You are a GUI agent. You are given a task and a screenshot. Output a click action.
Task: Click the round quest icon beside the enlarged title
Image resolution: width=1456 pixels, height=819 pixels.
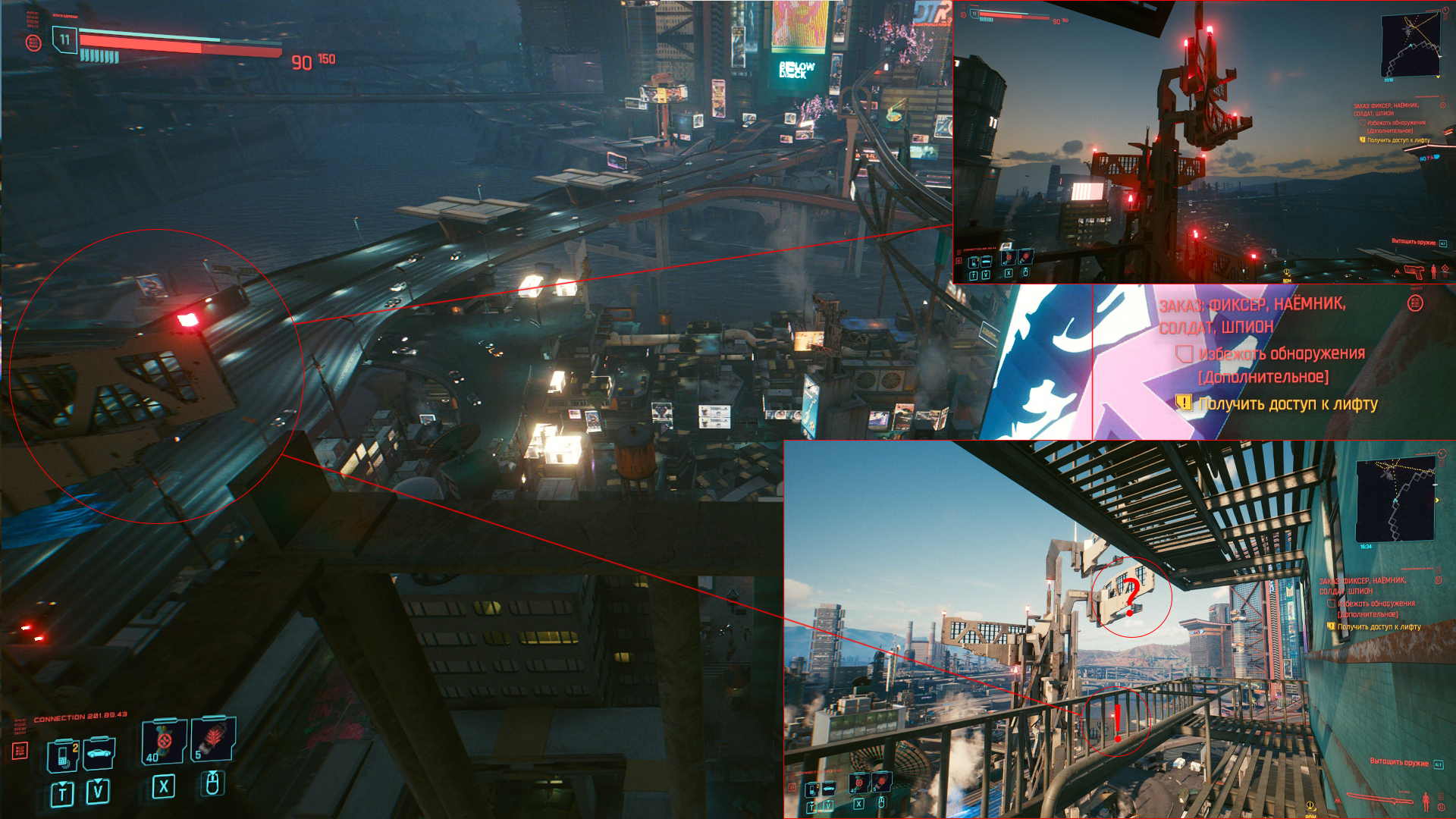click(x=1414, y=303)
